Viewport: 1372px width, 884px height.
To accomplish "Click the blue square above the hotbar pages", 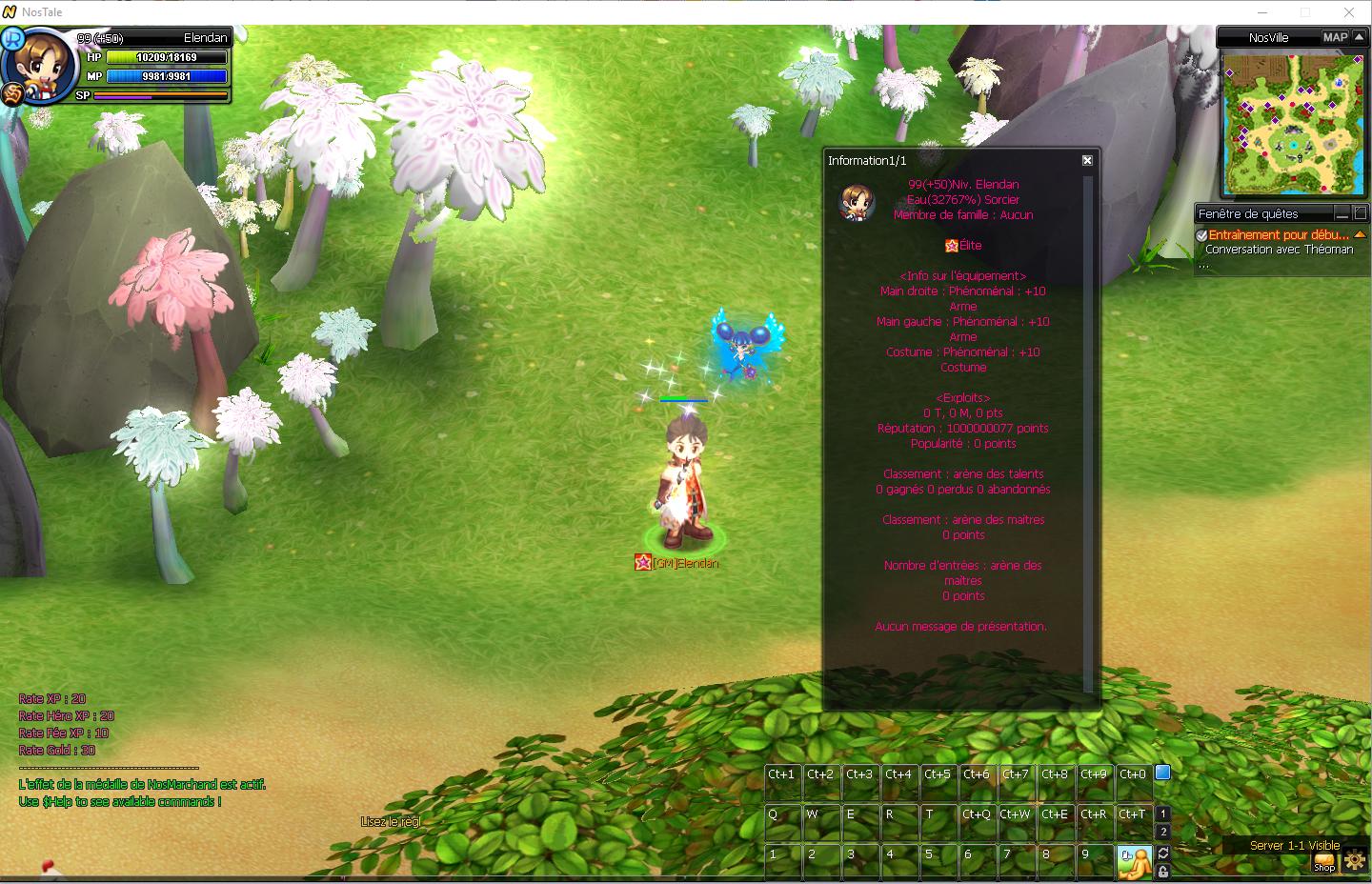I will (x=1162, y=773).
